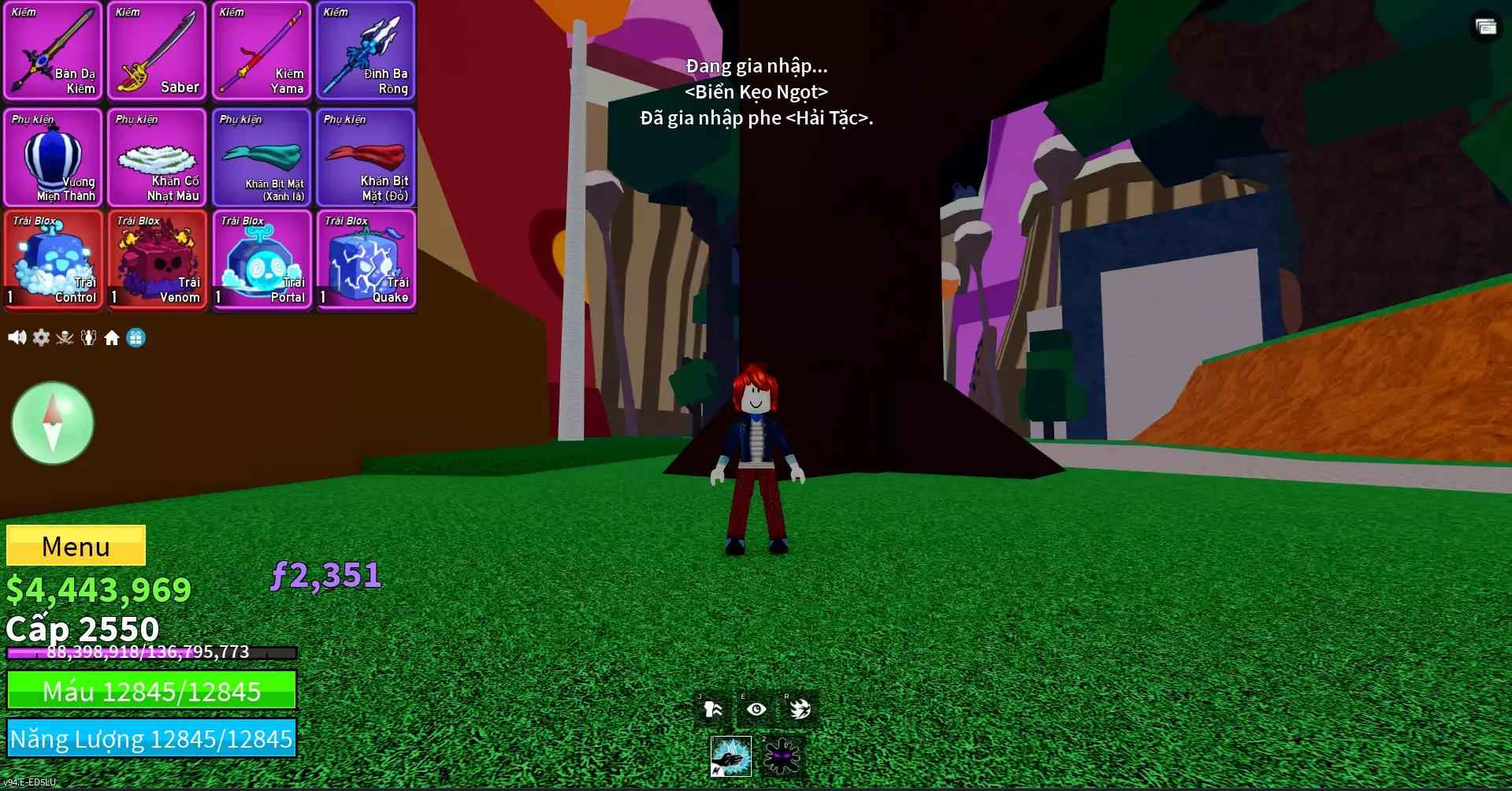The height and width of the screenshot is (791, 1512).
Task: Click the Trái Control blox fruit slot
Action: pos(53,260)
